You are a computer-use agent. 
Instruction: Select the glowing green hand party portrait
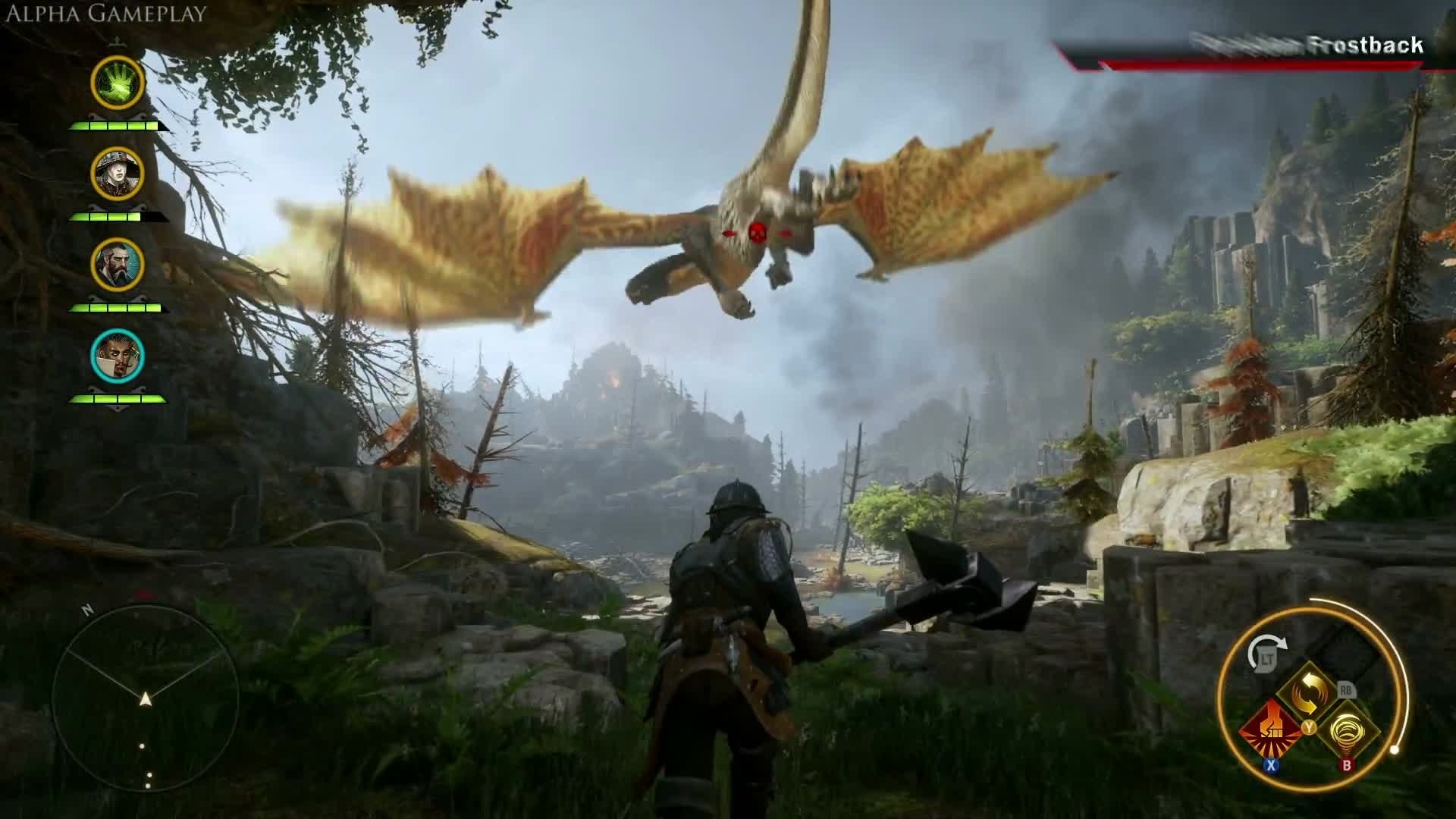click(x=118, y=82)
